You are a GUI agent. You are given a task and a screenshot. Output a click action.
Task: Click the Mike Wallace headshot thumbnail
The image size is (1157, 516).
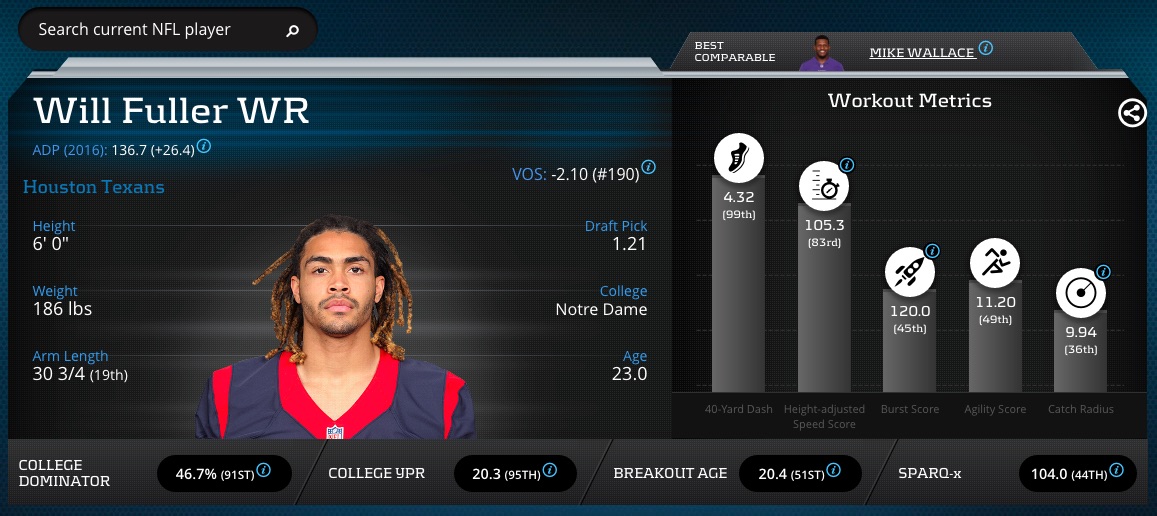(821, 53)
